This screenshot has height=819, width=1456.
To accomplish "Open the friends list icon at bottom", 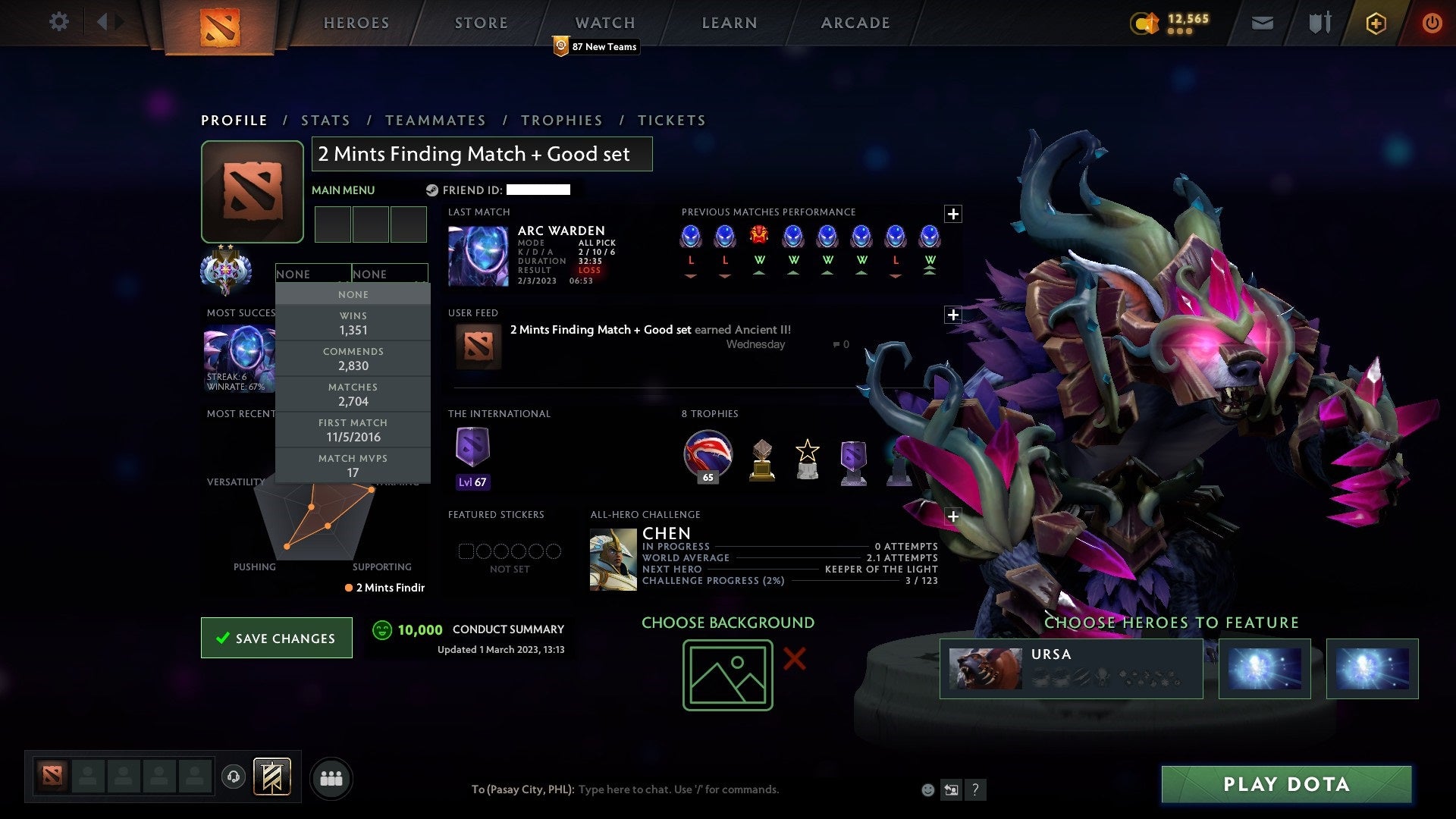I will (x=331, y=777).
